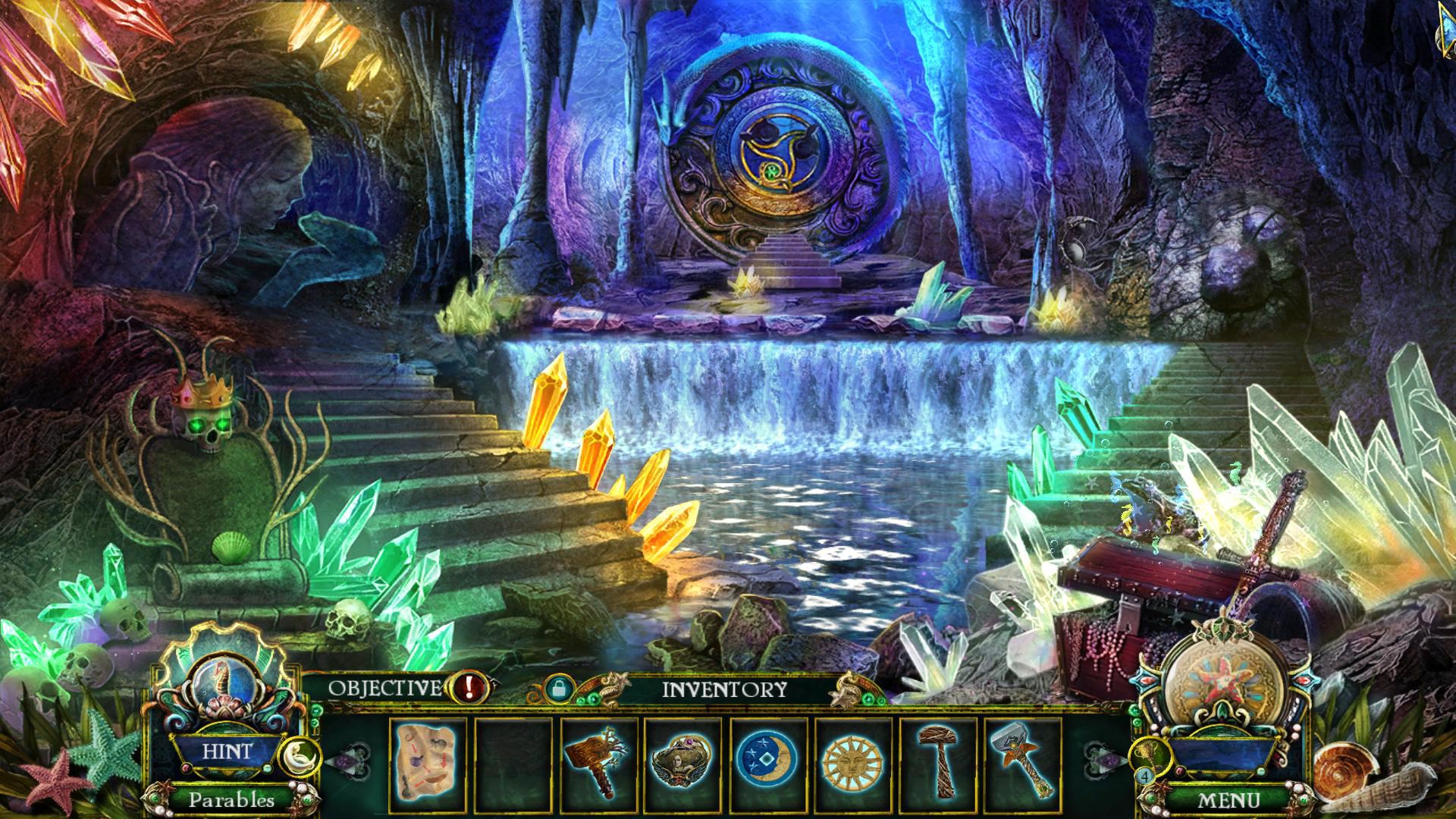Choose the blue crescent moon emblem

click(767, 760)
